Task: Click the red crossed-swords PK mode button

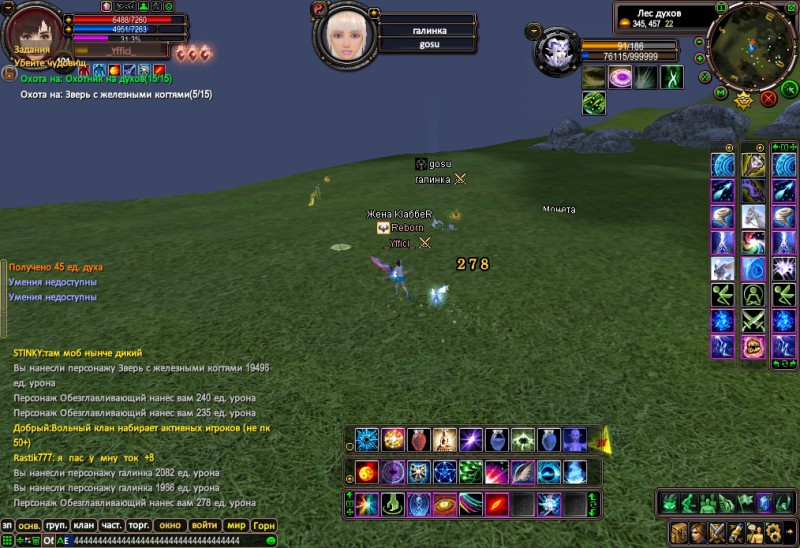Action: coord(768,98)
